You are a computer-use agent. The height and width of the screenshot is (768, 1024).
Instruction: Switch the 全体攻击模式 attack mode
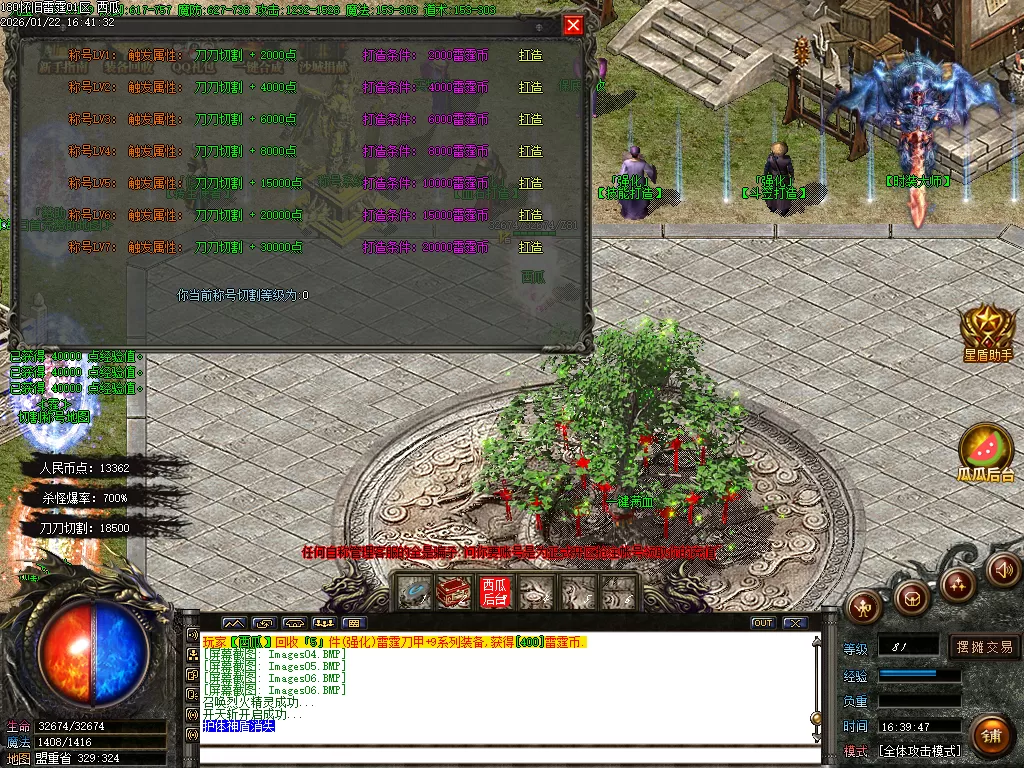(x=918, y=751)
